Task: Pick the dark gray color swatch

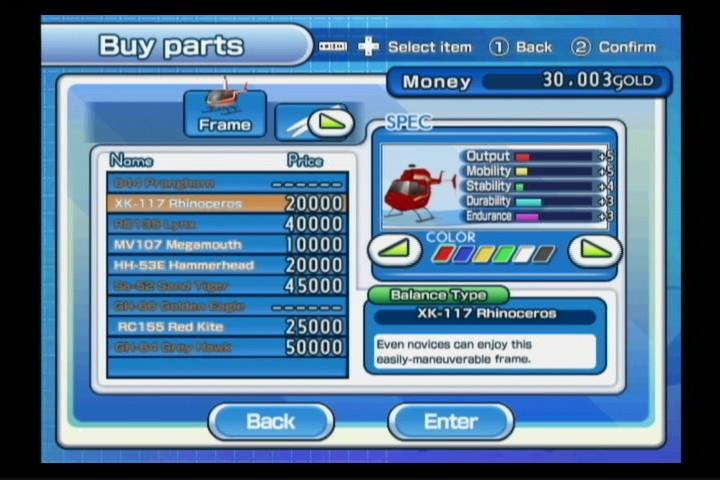Action: click(544, 253)
